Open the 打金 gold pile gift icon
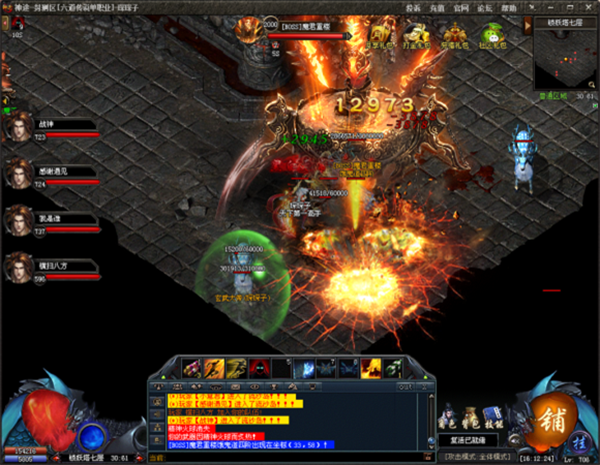The height and width of the screenshot is (465, 600). [x=415, y=35]
